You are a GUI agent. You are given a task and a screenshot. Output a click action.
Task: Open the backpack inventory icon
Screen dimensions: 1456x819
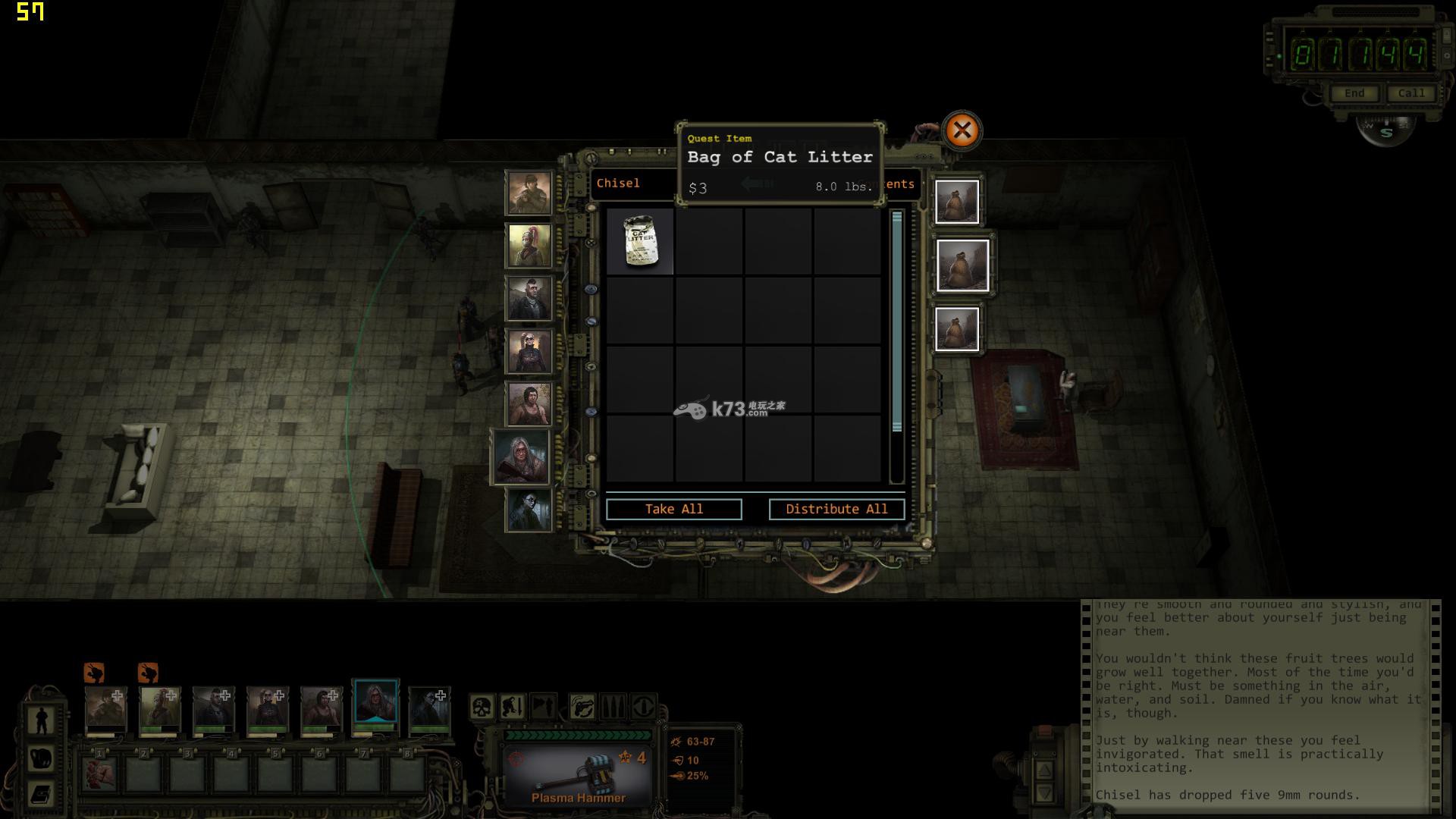coord(41,757)
